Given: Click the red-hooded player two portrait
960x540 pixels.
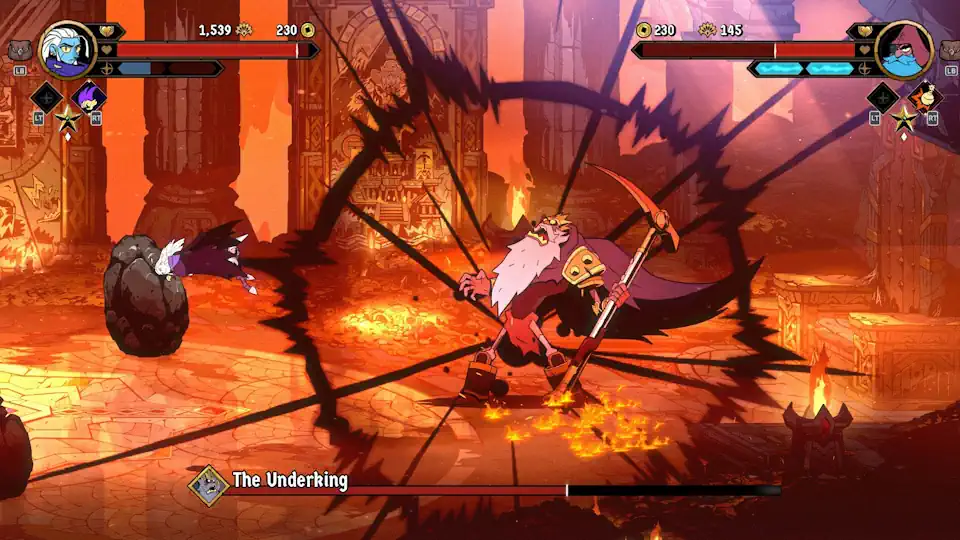Looking at the screenshot, I should click(x=904, y=50).
